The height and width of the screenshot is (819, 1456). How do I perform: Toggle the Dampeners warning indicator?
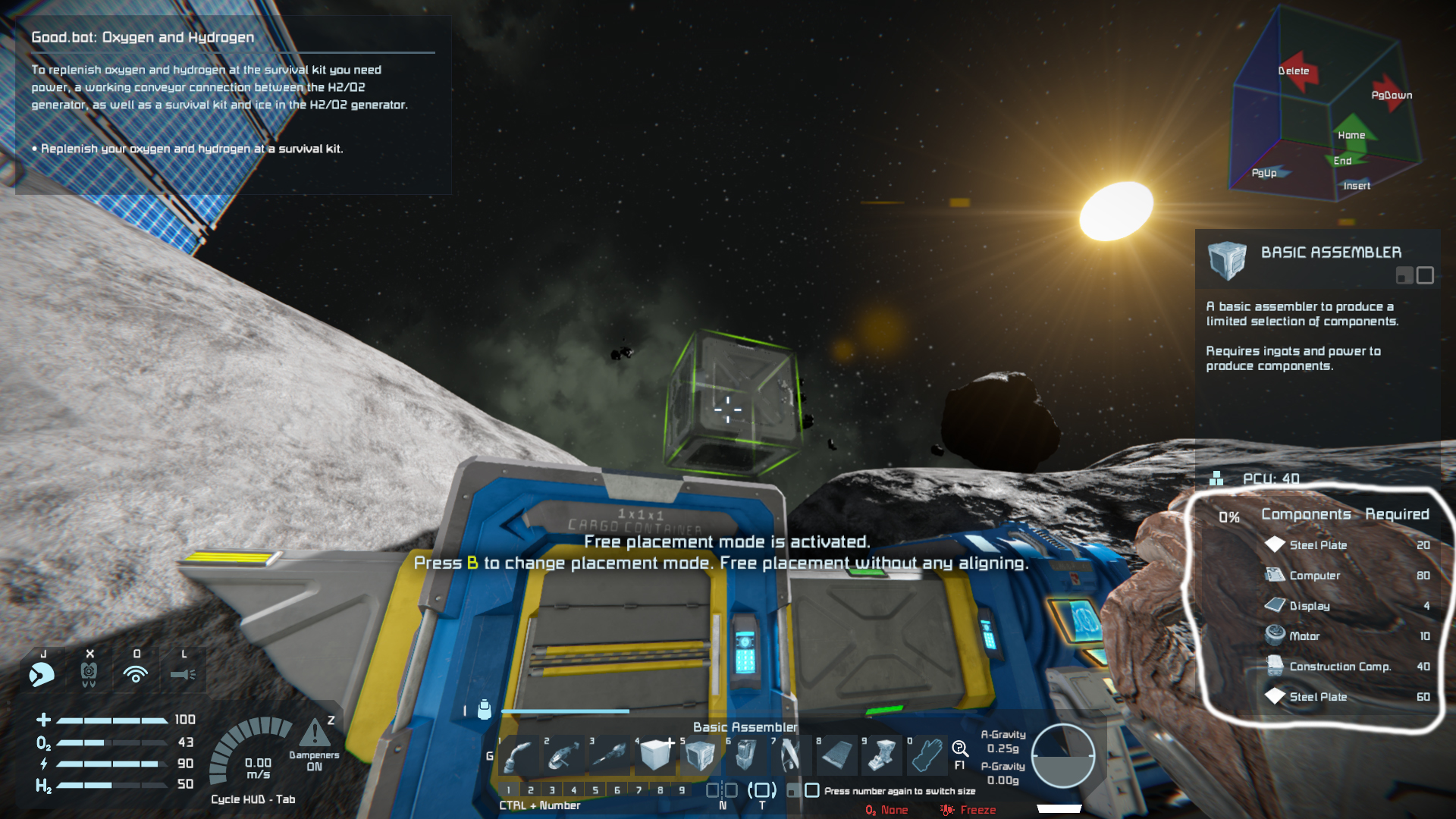point(314,734)
